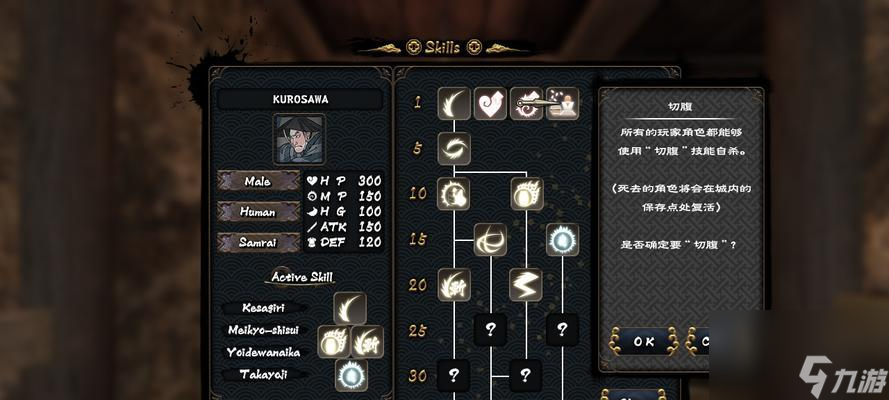This screenshot has width=889, height=400.
Task: Select the Takayoji blue orb active skill
Action: 350,375
